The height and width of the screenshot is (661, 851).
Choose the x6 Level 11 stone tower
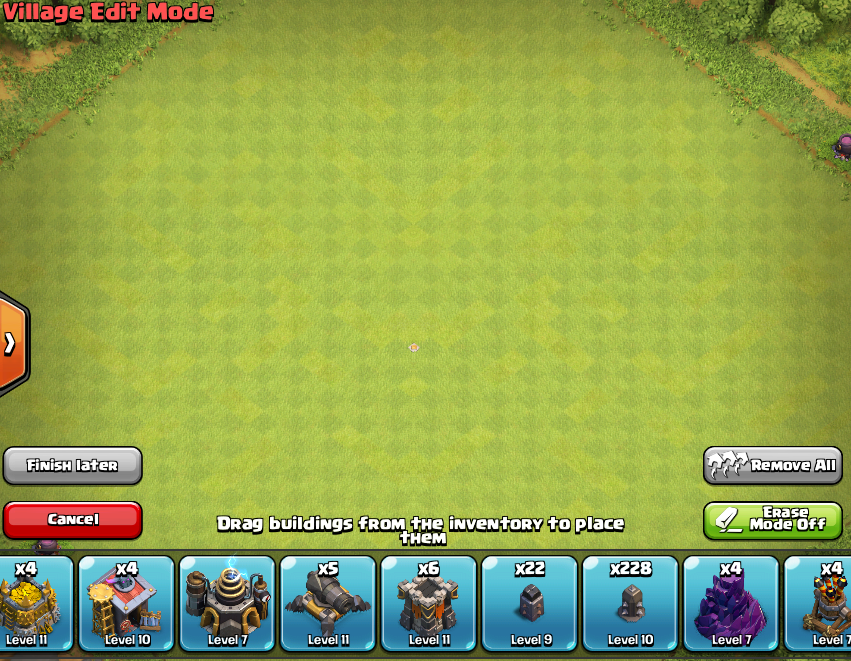point(429,603)
